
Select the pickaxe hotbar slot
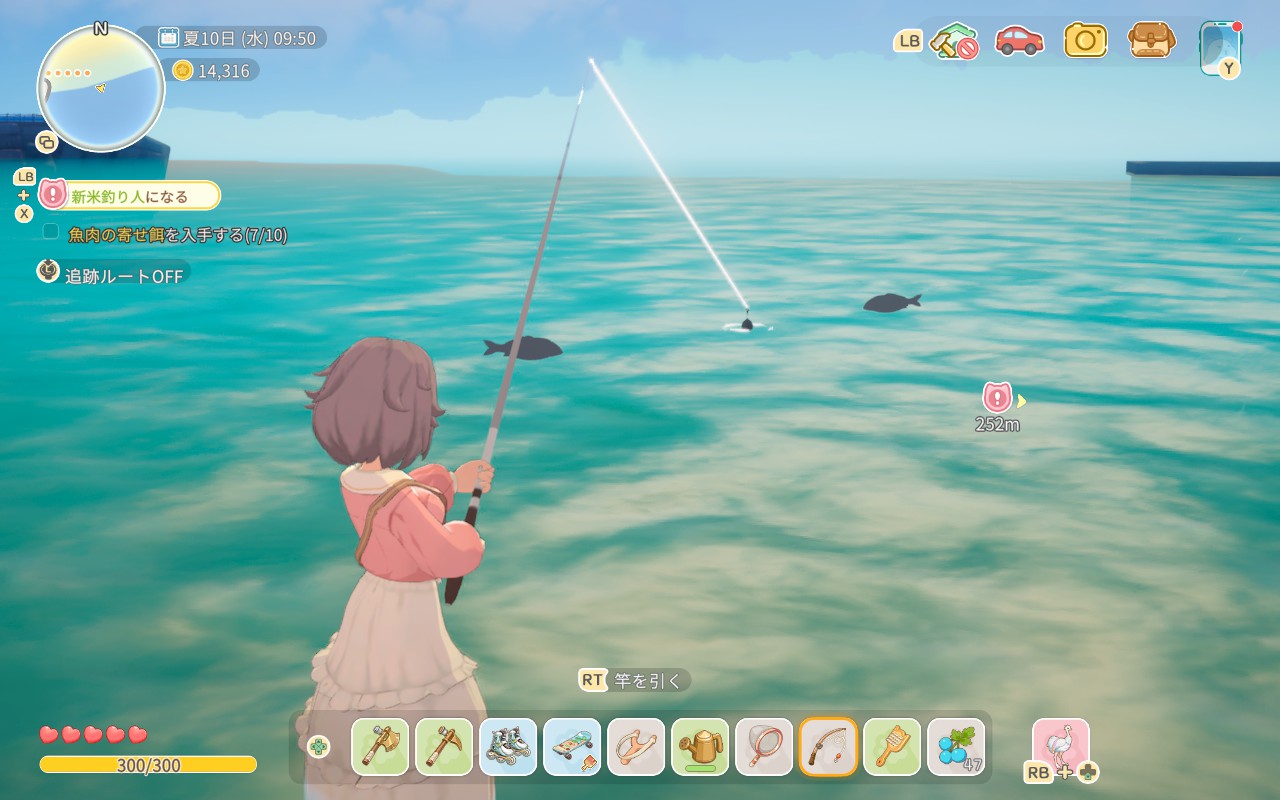(x=444, y=747)
